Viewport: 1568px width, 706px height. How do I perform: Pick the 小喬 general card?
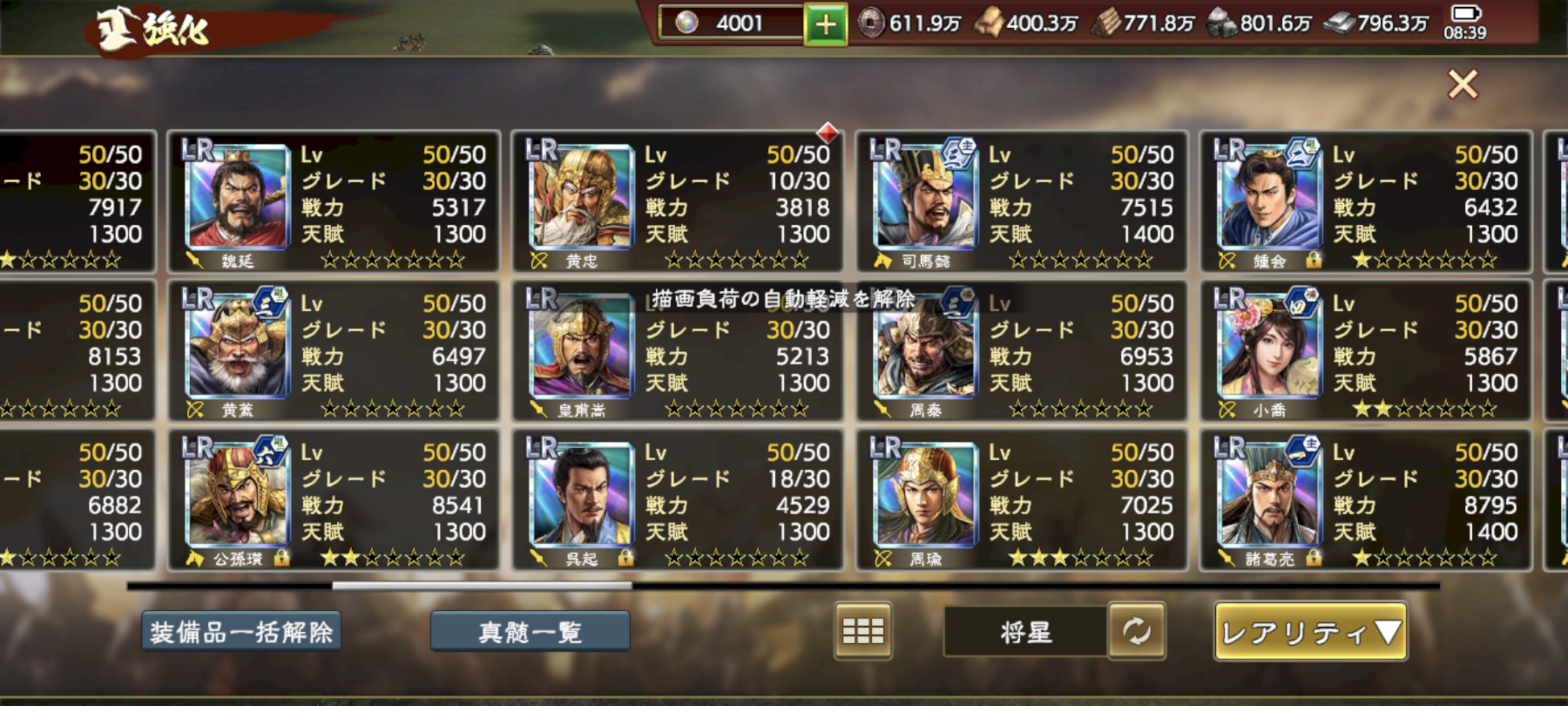click(x=1365, y=350)
